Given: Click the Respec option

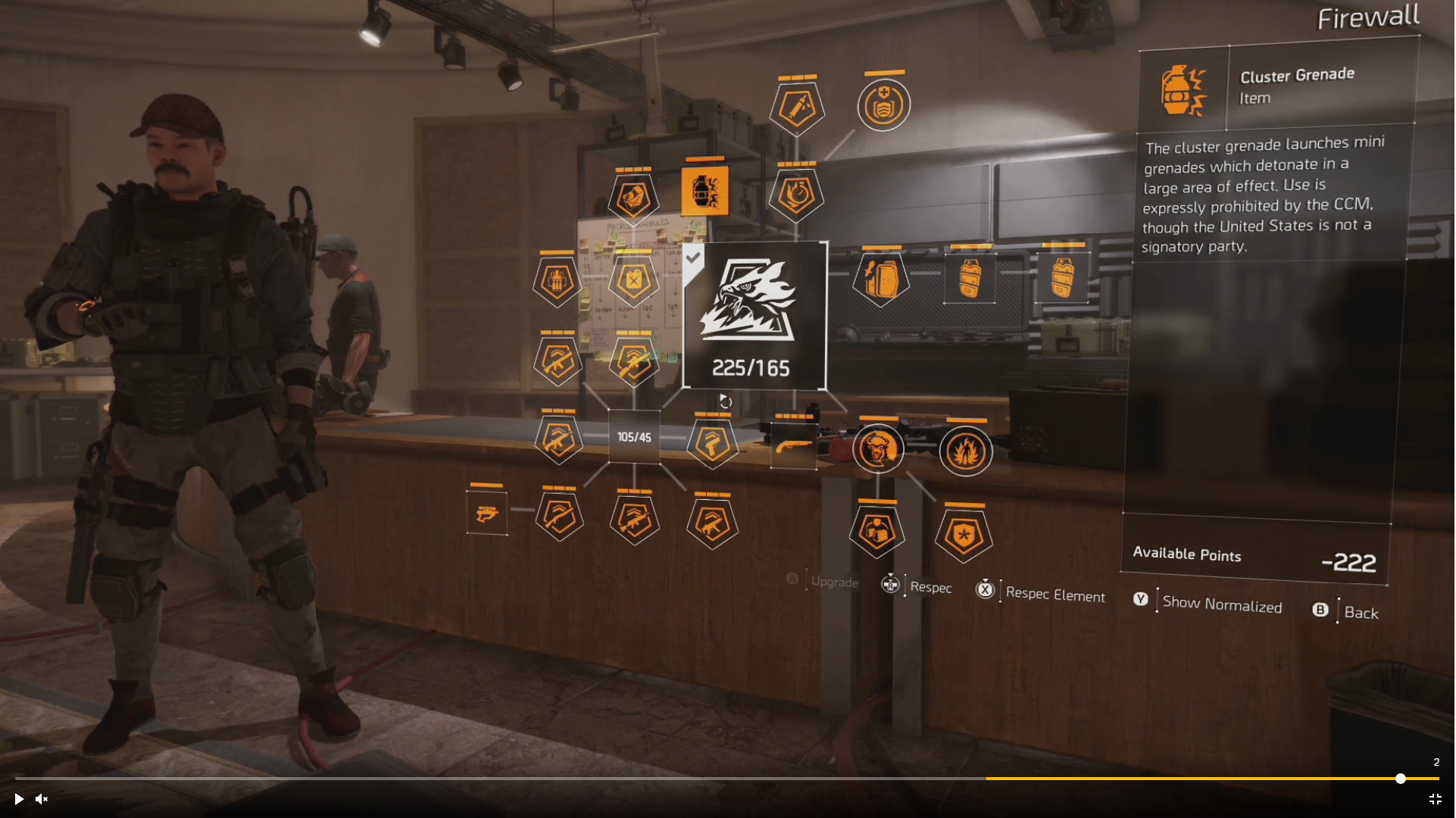Looking at the screenshot, I should (x=931, y=588).
